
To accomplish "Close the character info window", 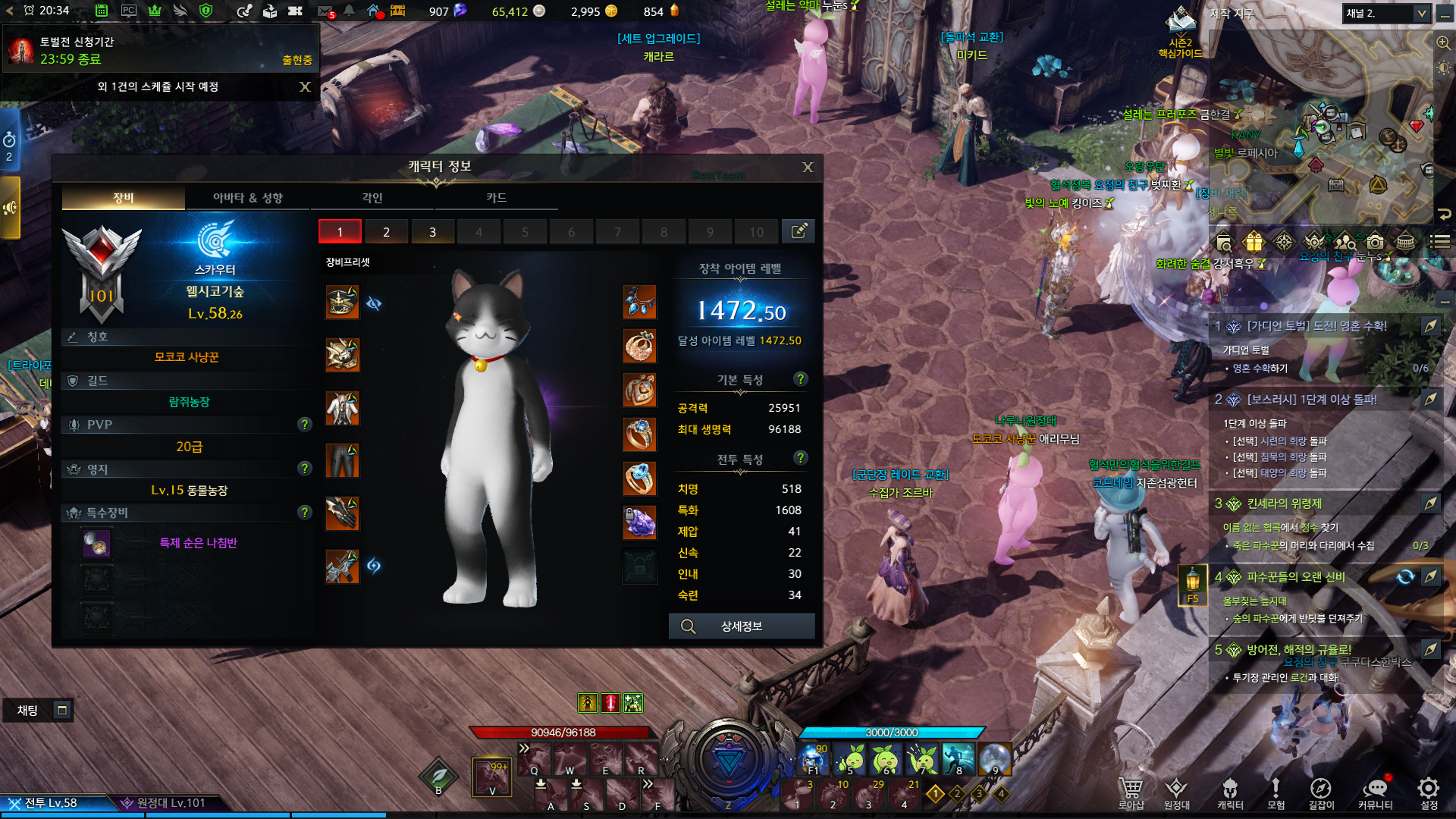I will (x=808, y=167).
